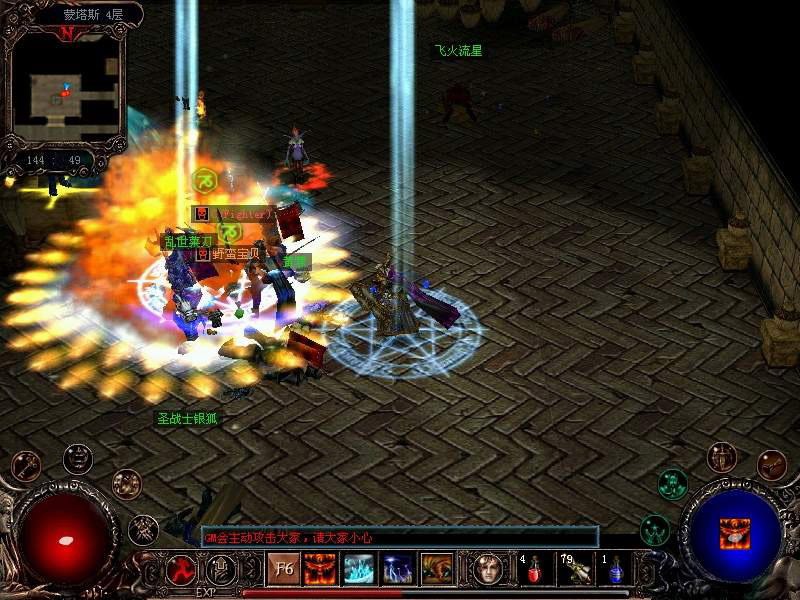Image resolution: width=800 pixels, height=600 pixels.
Task: Click the dark rune button beside health orb
Action: pos(143,529)
